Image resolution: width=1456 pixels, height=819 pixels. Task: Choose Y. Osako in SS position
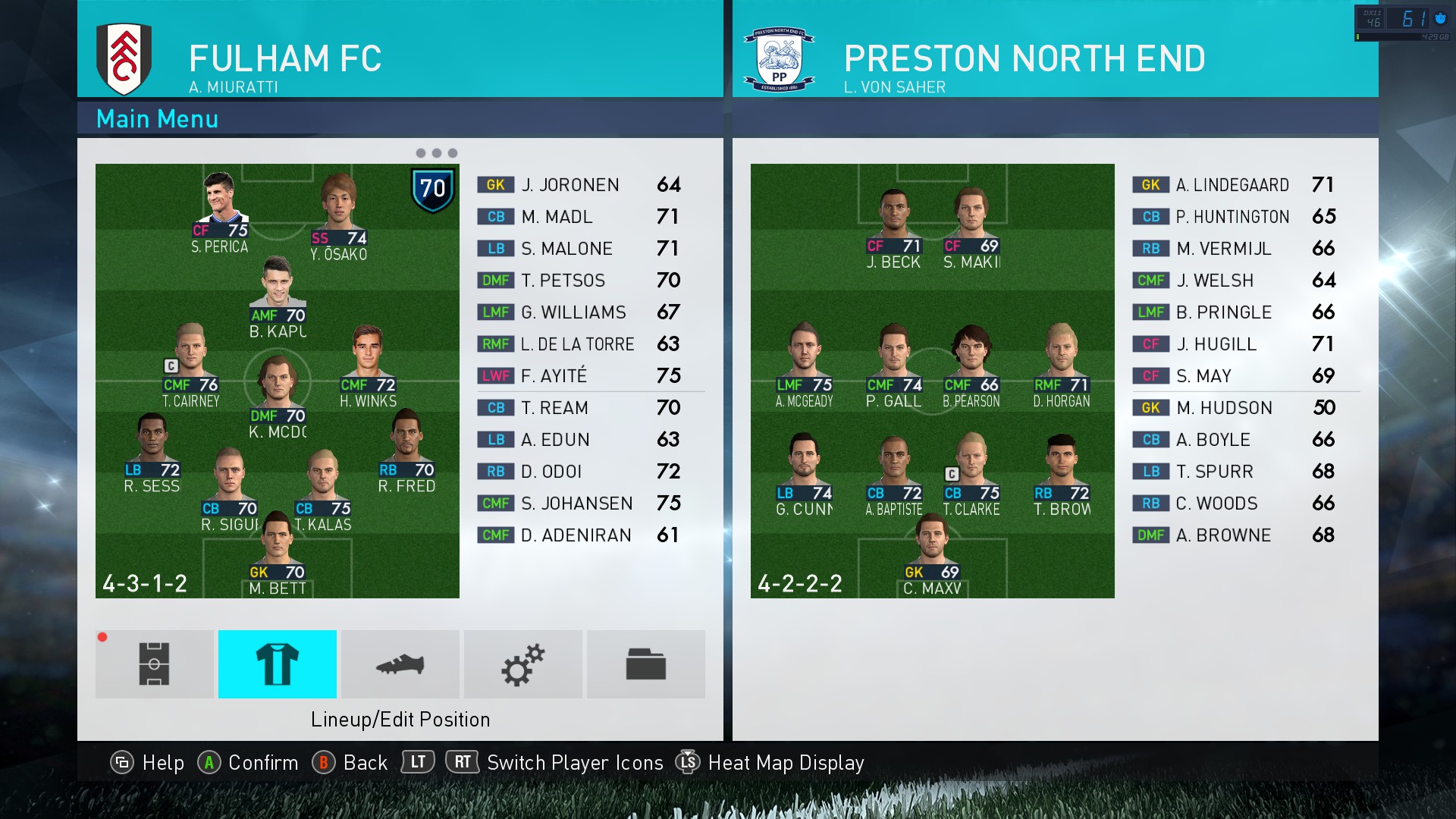click(338, 218)
